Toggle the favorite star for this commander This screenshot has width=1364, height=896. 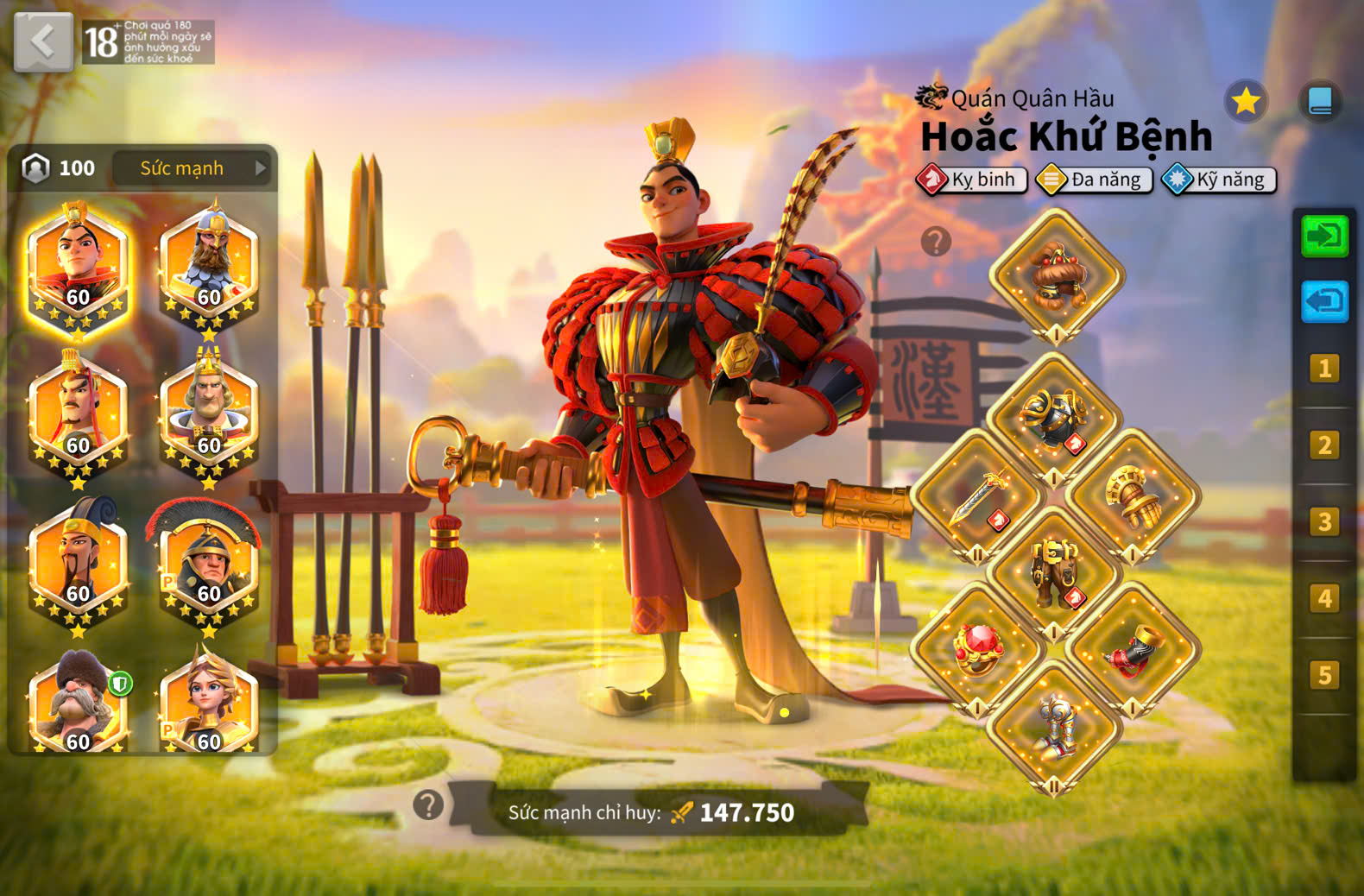pyautogui.click(x=1245, y=102)
